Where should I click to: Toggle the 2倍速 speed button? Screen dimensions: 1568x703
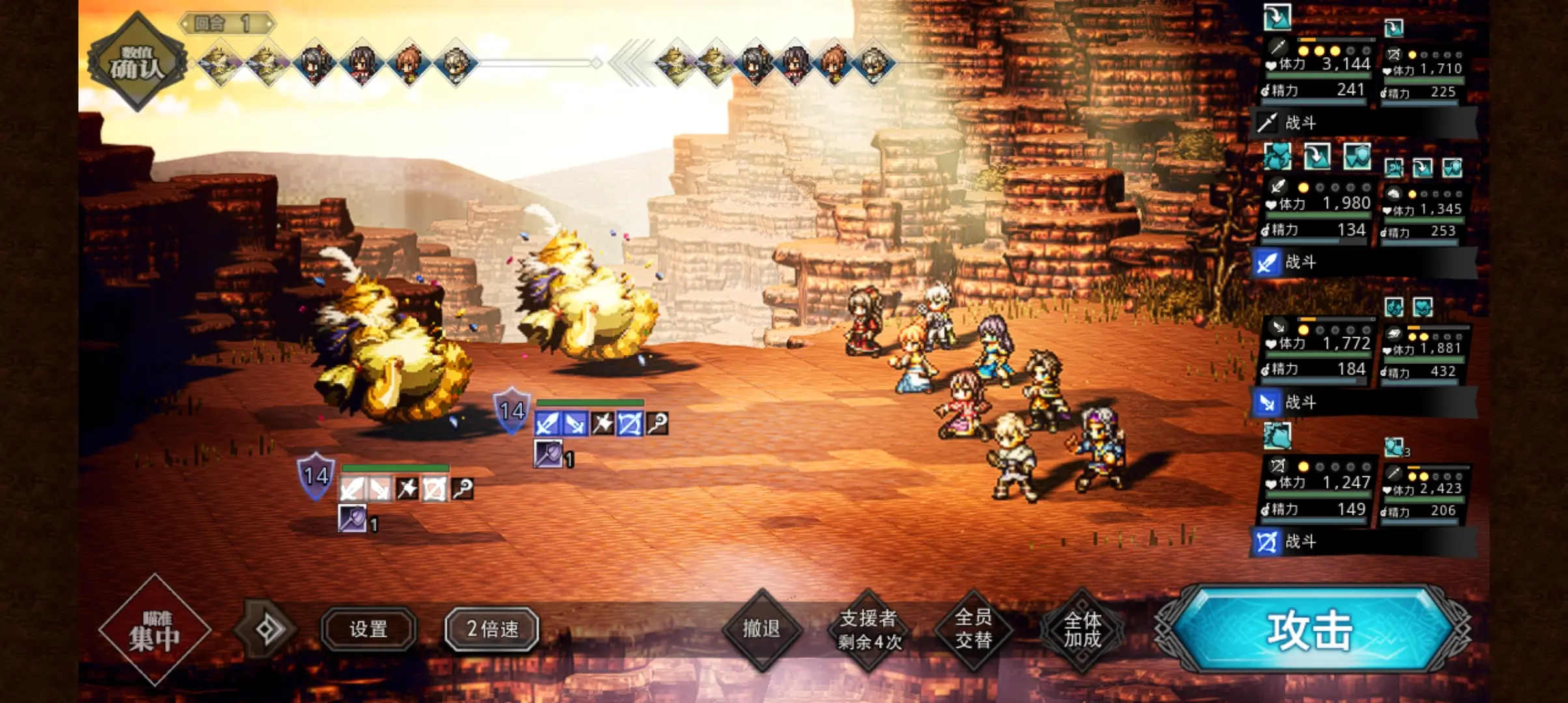point(492,629)
